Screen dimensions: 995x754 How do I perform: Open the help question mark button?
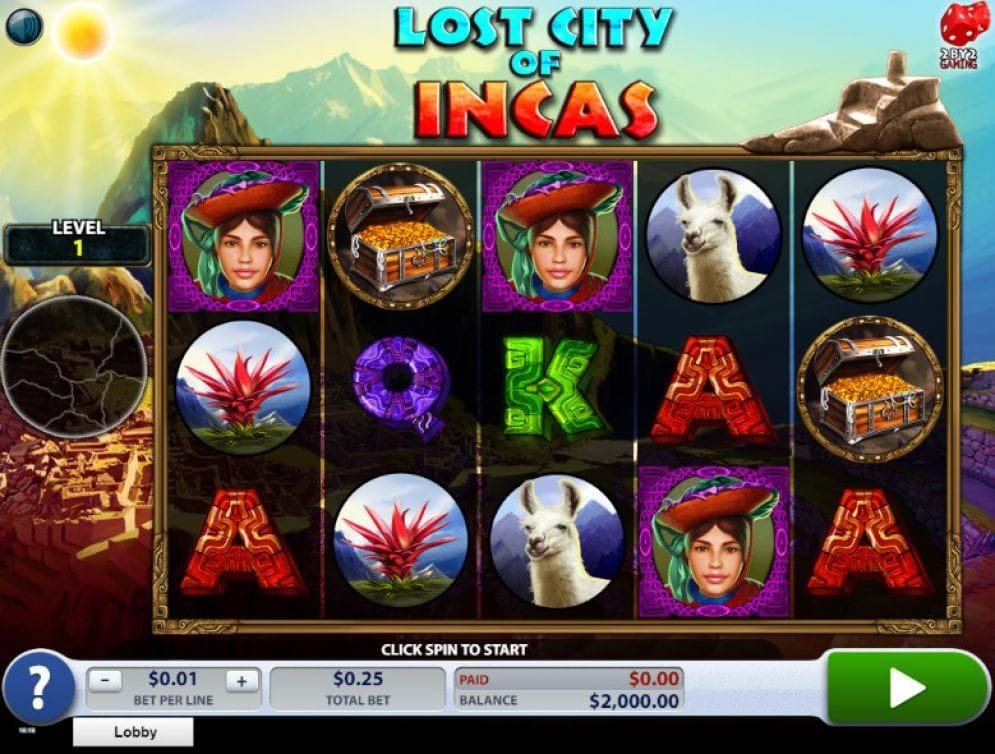coord(39,688)
